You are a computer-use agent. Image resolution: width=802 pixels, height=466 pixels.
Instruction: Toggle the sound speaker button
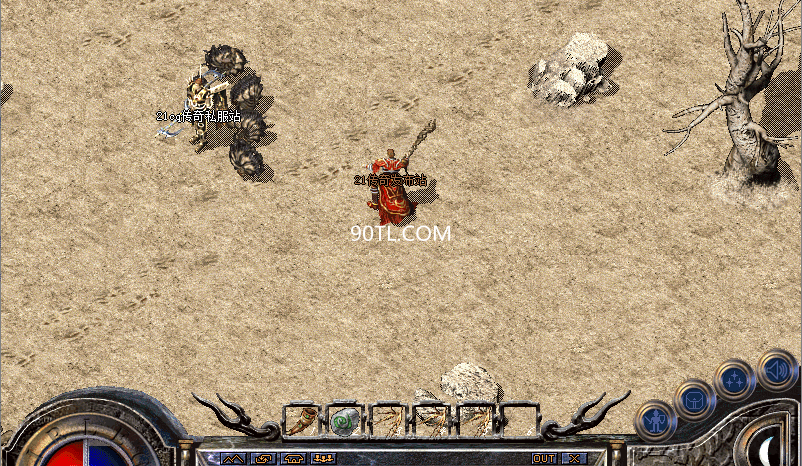(x=776, y=367)
